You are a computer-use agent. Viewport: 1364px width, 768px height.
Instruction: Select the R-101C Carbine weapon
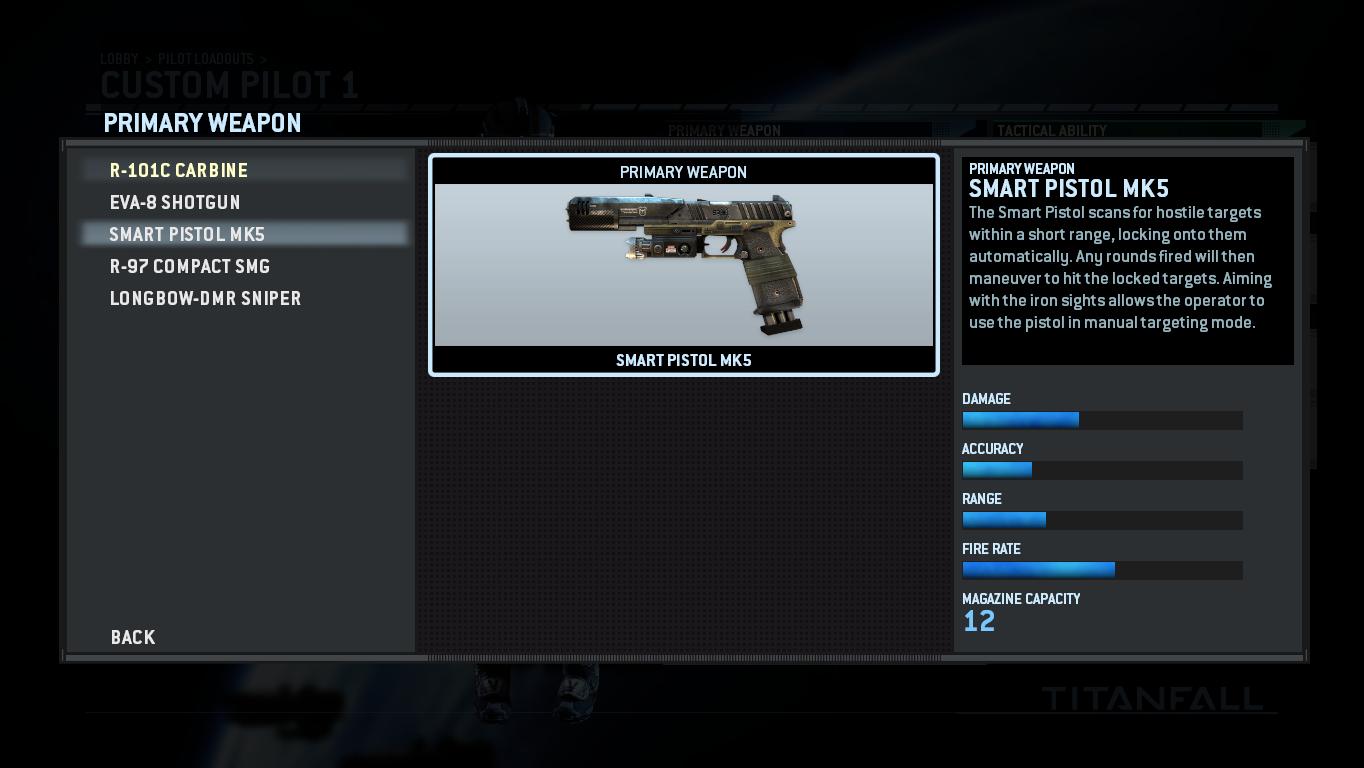179,171
